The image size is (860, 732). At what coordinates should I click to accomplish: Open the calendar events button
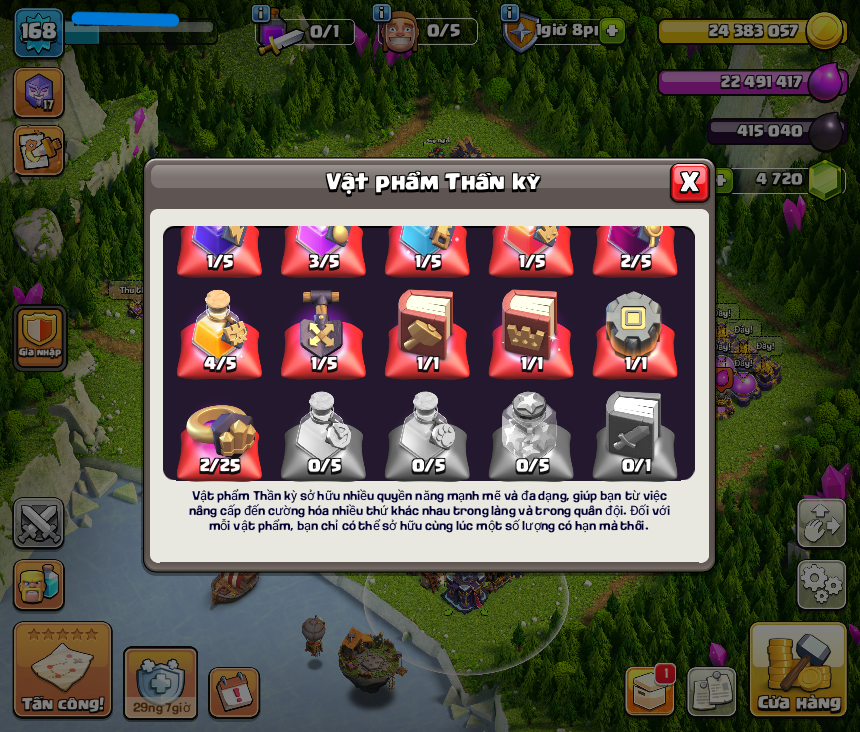pos(233,692)
